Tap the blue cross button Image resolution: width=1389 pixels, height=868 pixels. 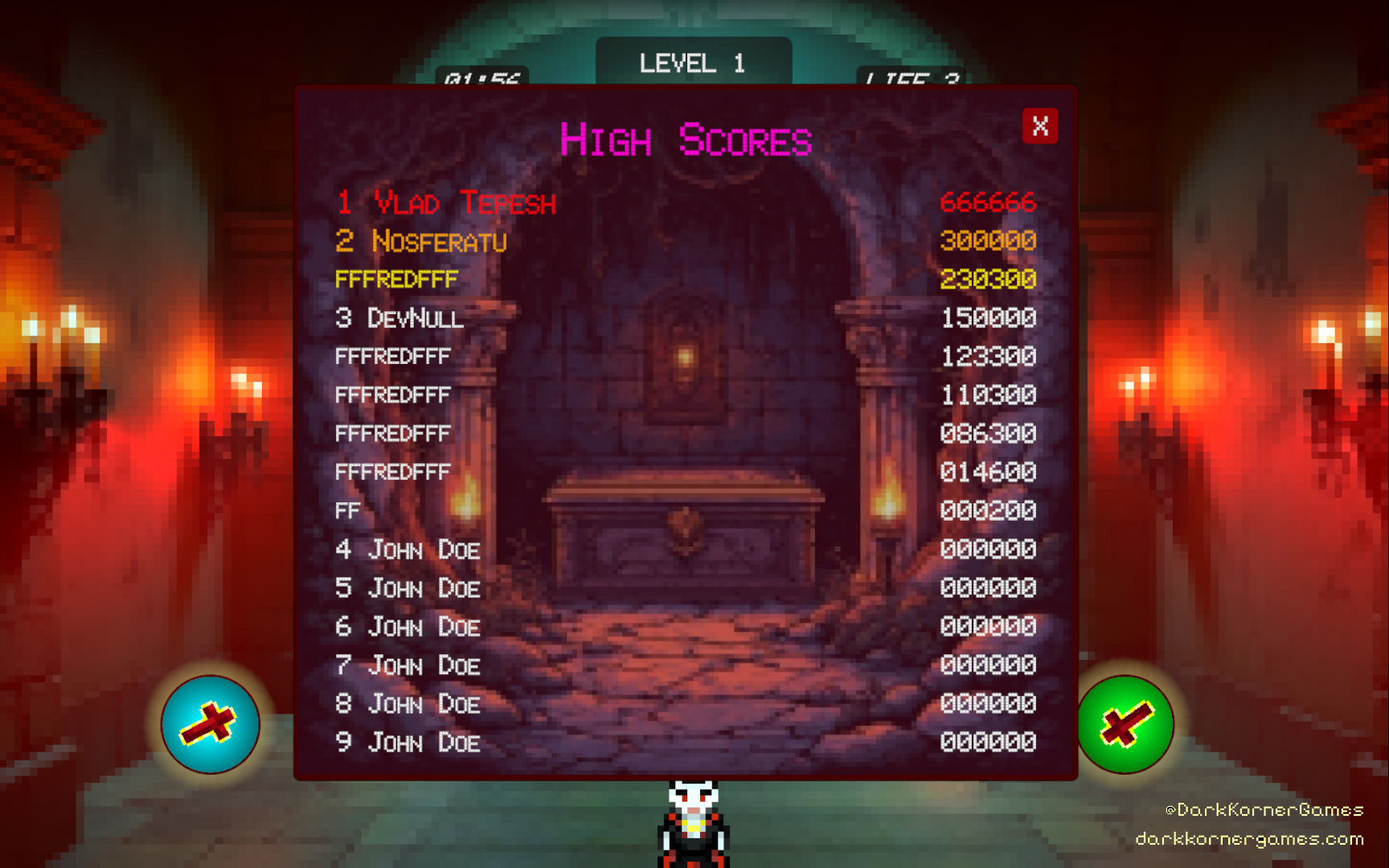(x=210, y=724)
